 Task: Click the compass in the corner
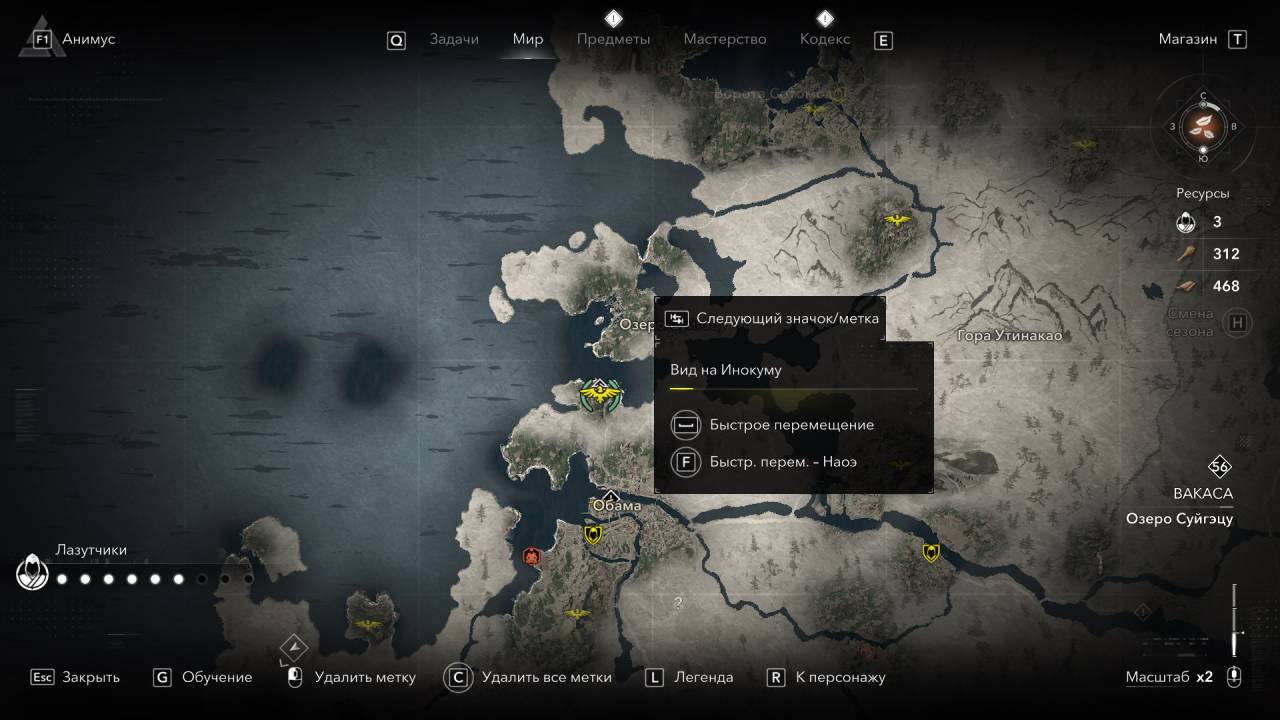point(1204,127)
